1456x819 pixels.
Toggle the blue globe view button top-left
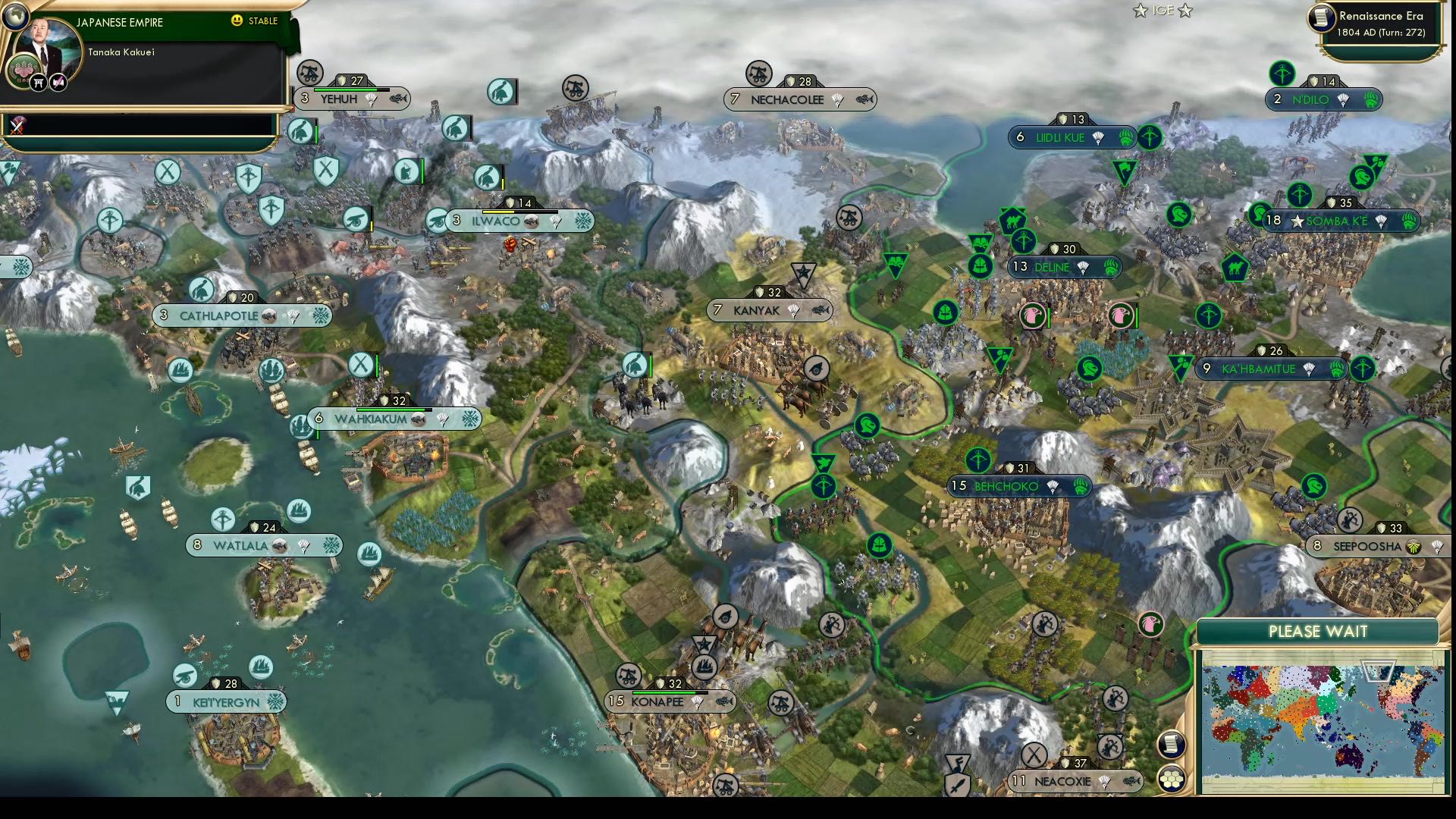(x=16, y=18)
